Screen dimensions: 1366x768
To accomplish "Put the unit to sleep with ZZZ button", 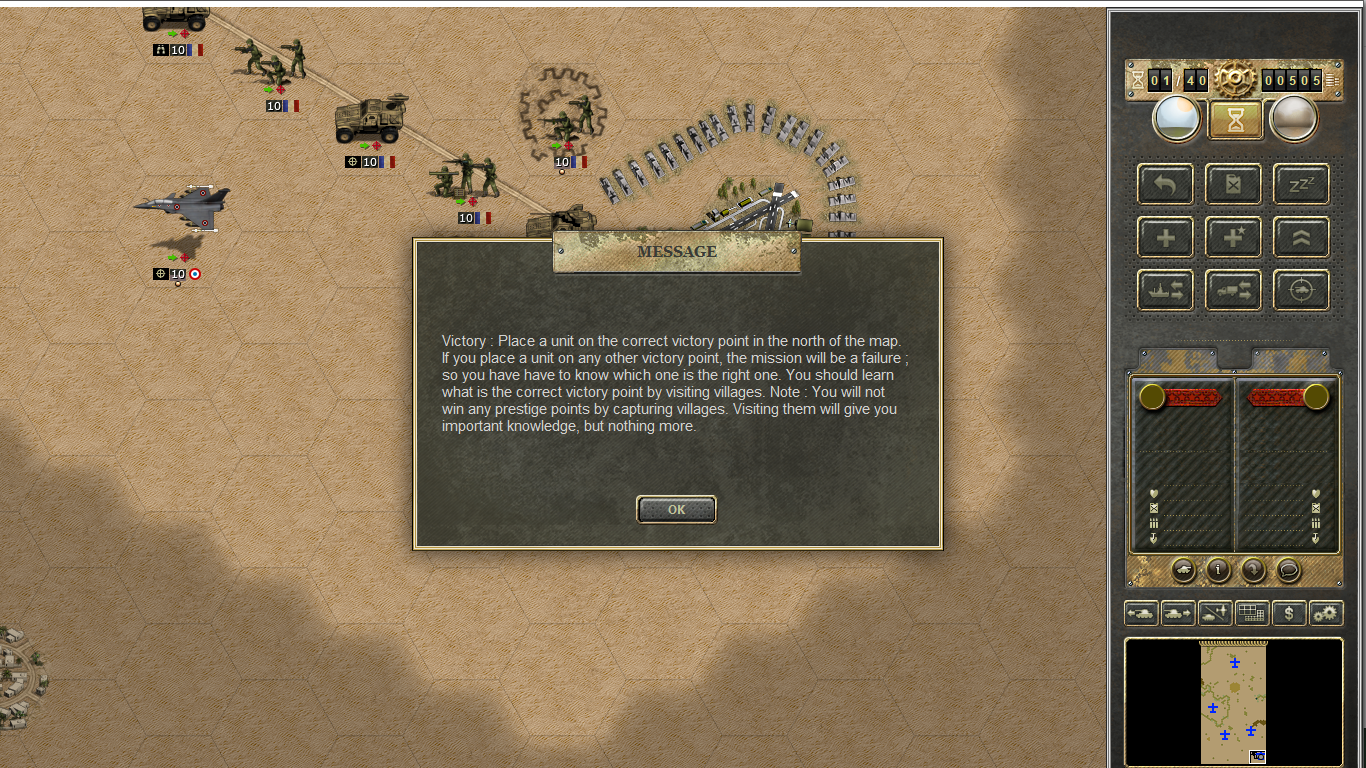I will coord(1301,184).
